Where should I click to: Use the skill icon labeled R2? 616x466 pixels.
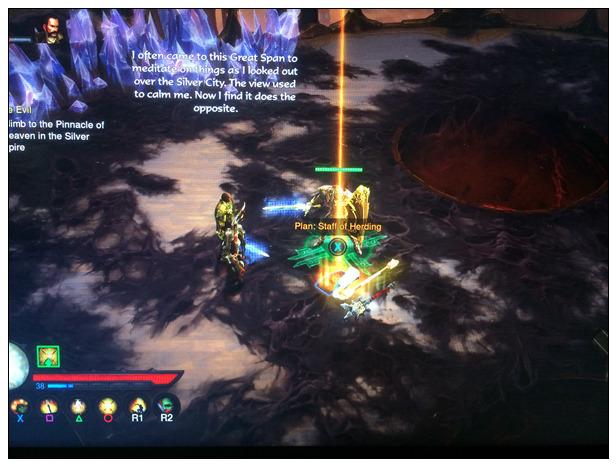pyautogui.click(x=166, y=405)
